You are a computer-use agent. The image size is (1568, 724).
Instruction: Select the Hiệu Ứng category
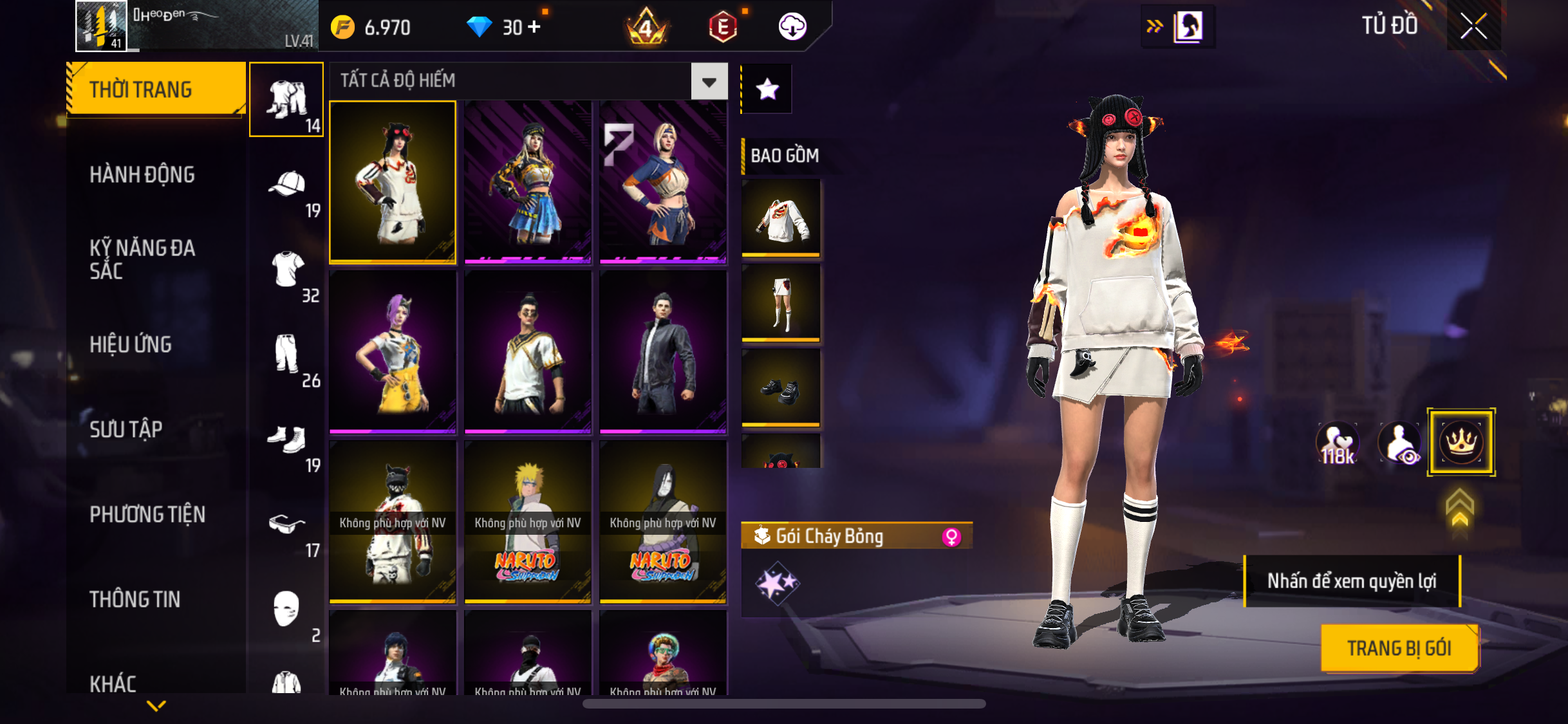[x=131, y=344]
